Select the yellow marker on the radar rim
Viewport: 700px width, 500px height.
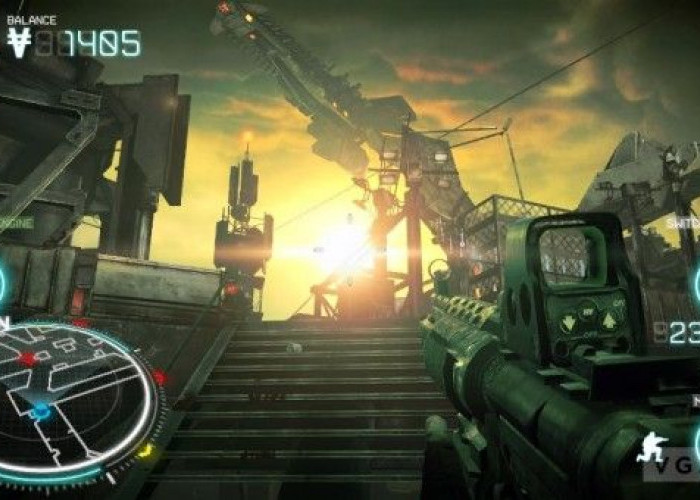(144, 450)
